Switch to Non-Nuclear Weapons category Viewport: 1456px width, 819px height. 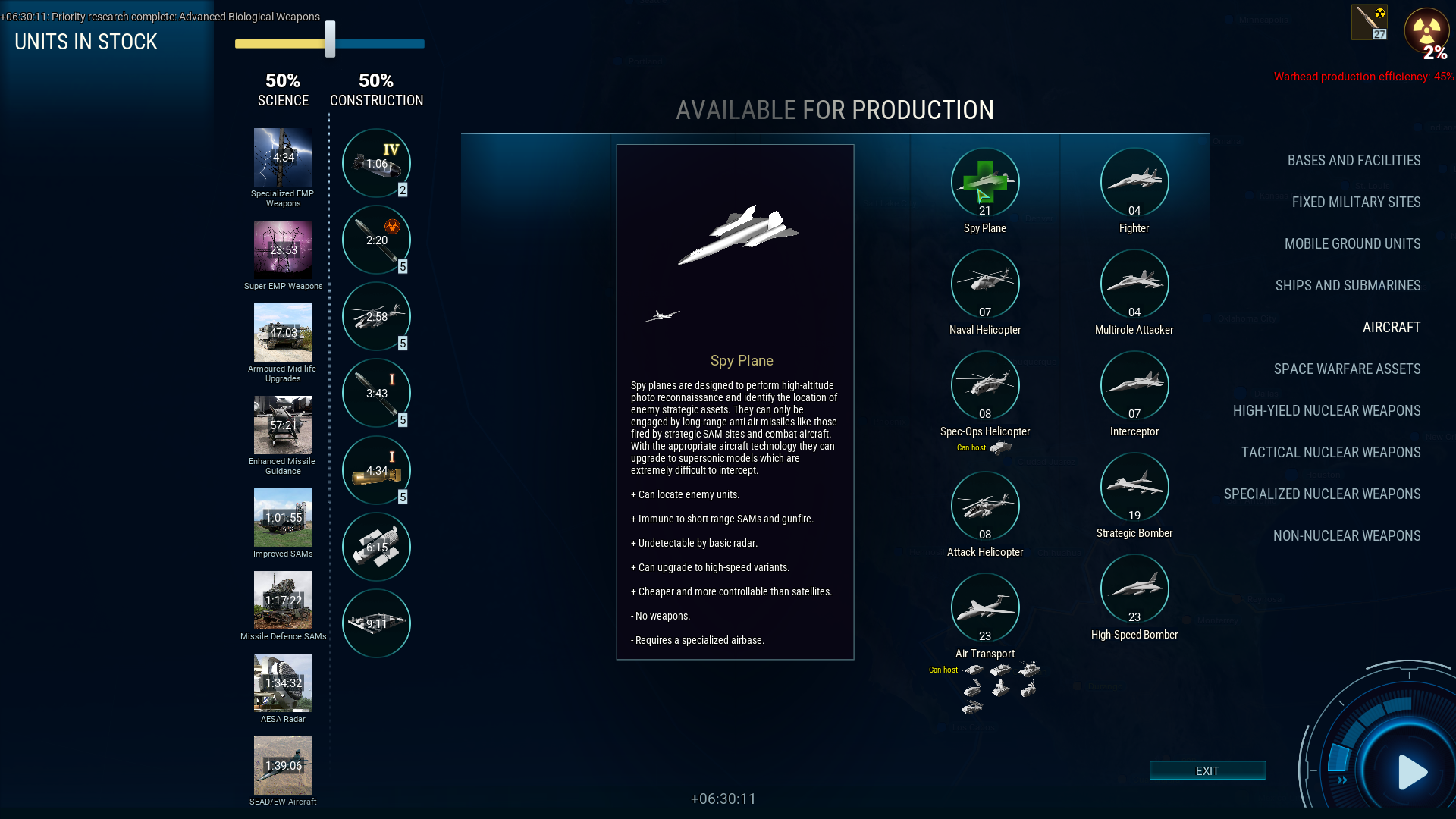click(1346, 536)
